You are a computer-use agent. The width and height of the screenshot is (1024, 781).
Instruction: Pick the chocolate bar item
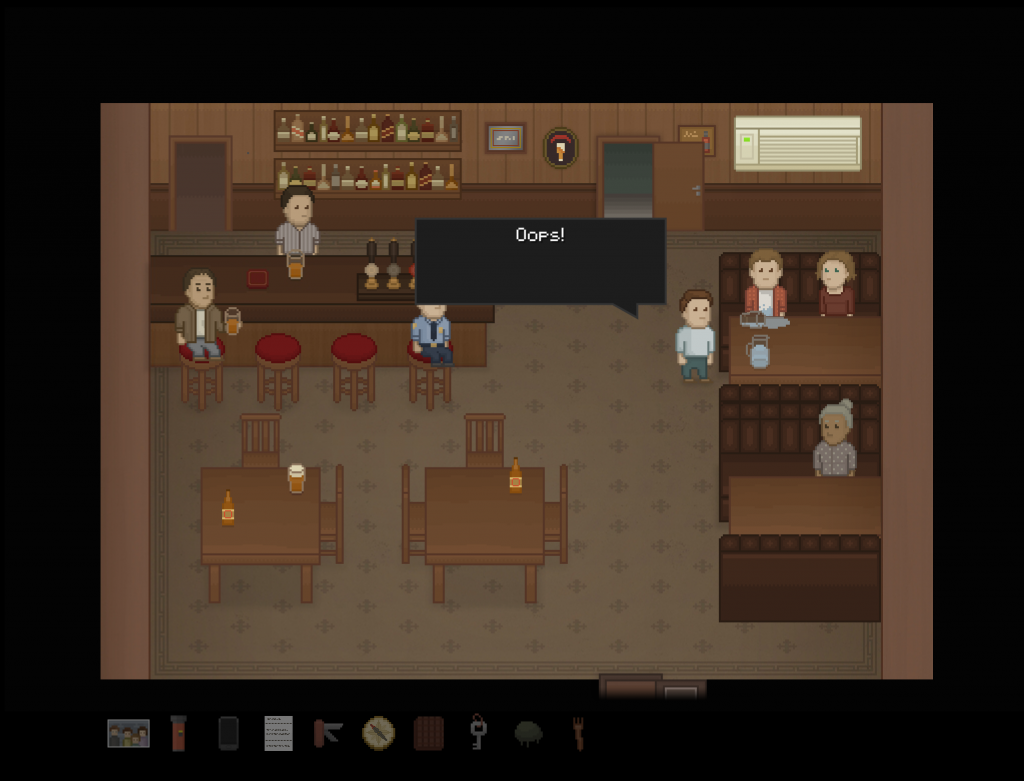(428, 733)
